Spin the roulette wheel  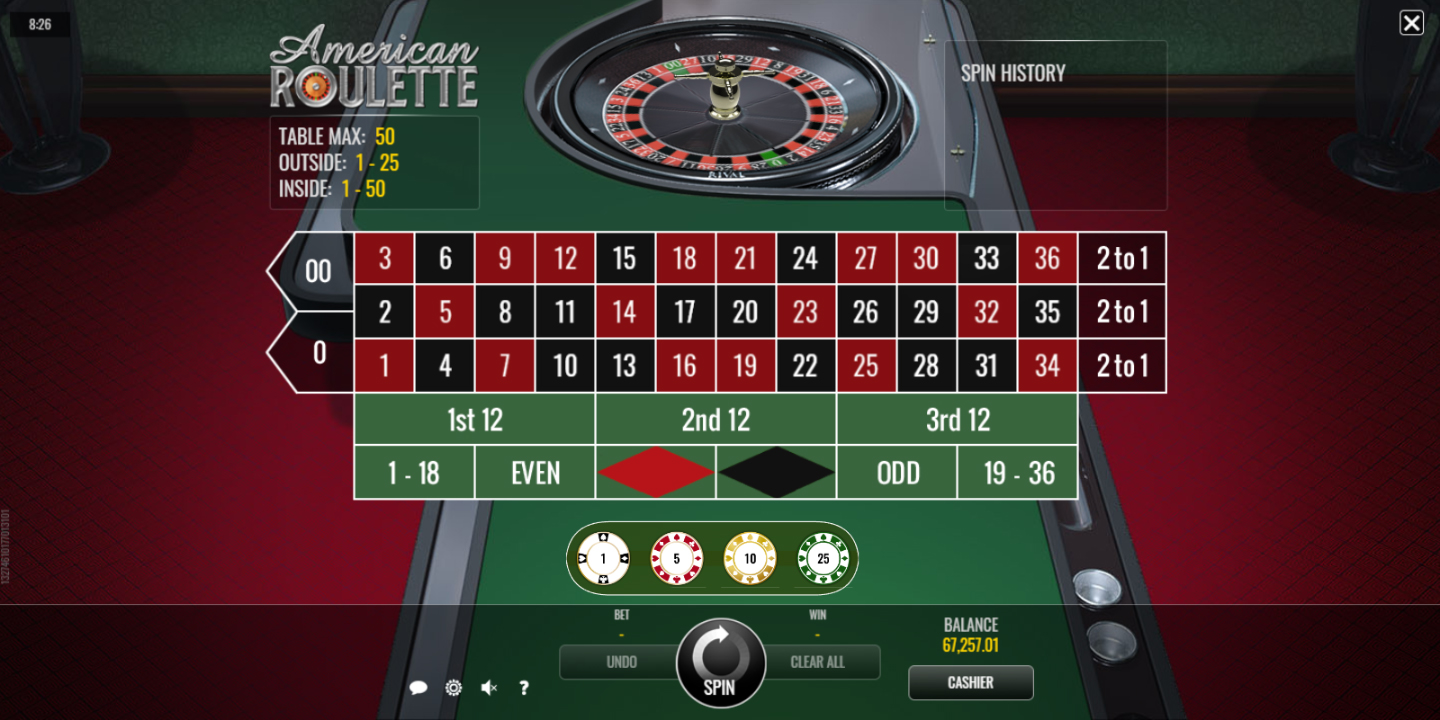tap(719, 663)
